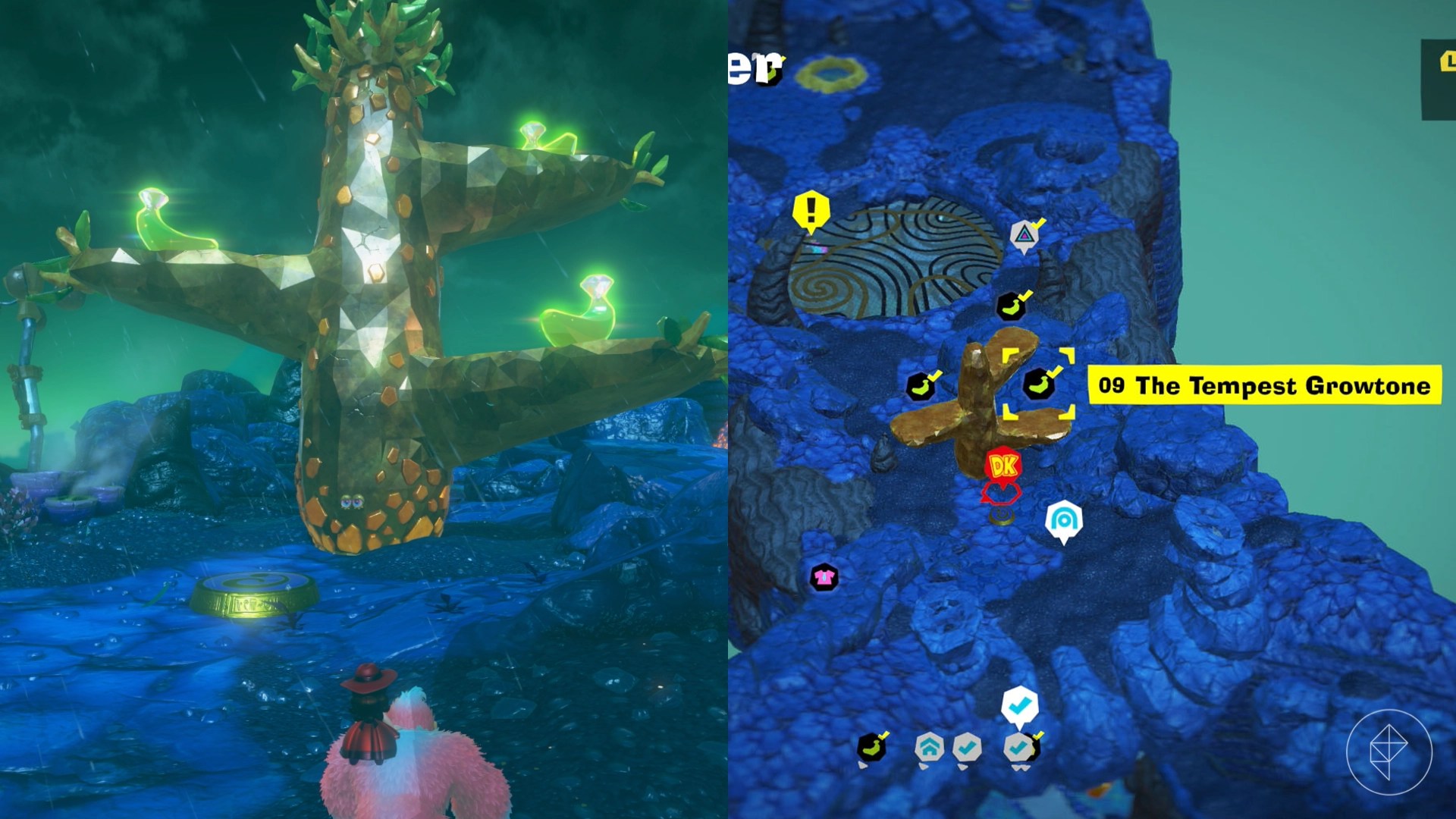Select the pink shirt shop marker
Screen dimensions: 1456x819
(x=824, y=577)
